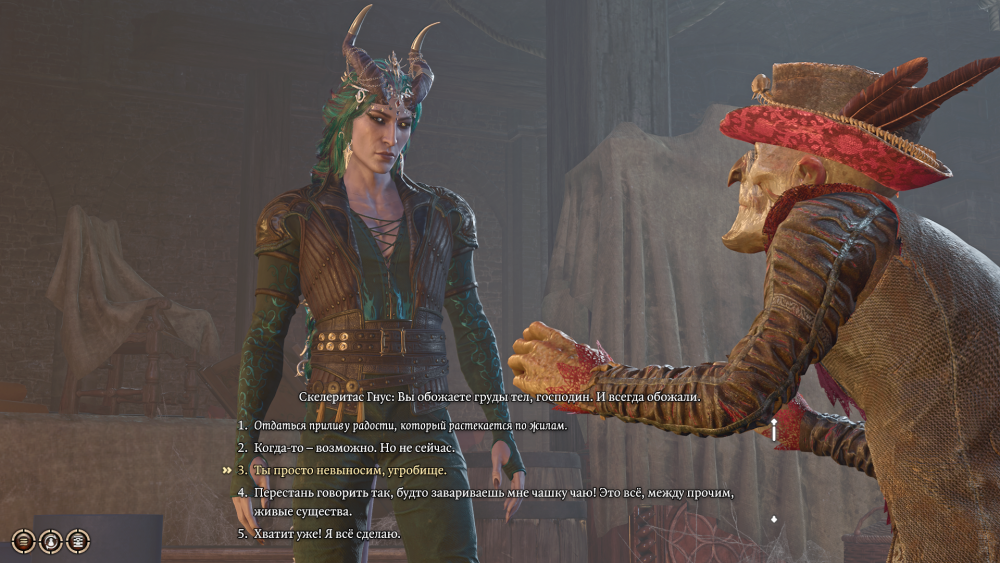Open the three-line menu icon
This screenshot has height=563, width=1000.
[23, 541]
